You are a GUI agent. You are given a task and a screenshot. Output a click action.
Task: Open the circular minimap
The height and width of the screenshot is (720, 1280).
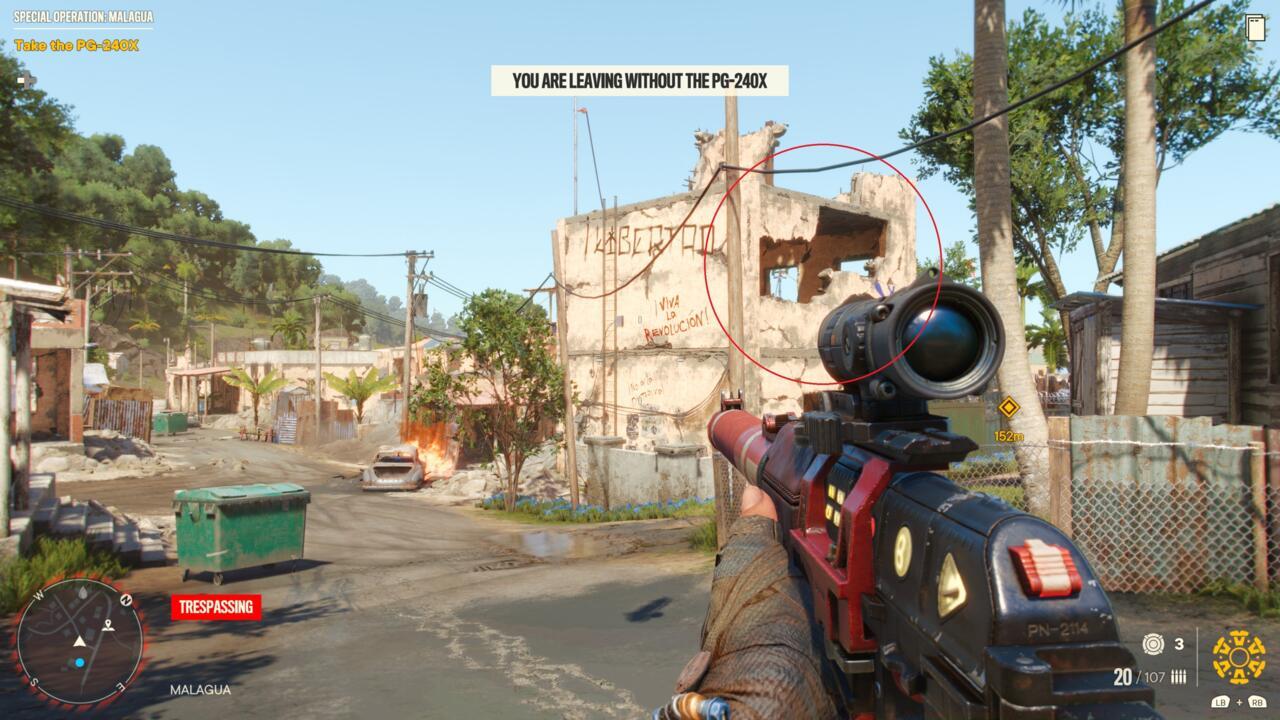pyautogui.click(x=79, y=642)
